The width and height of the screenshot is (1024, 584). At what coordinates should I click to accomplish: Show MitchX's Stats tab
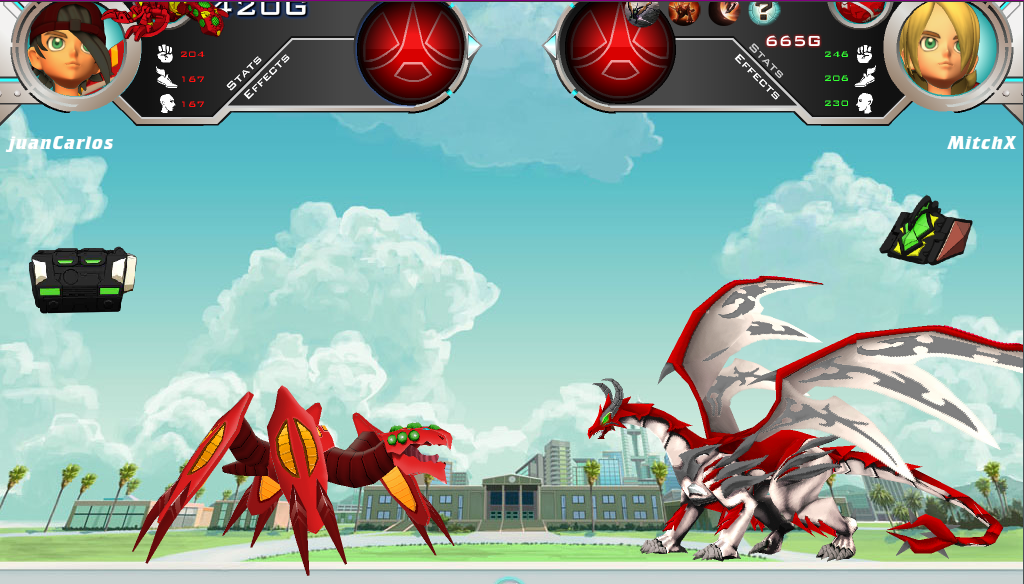tap(767, 60)
